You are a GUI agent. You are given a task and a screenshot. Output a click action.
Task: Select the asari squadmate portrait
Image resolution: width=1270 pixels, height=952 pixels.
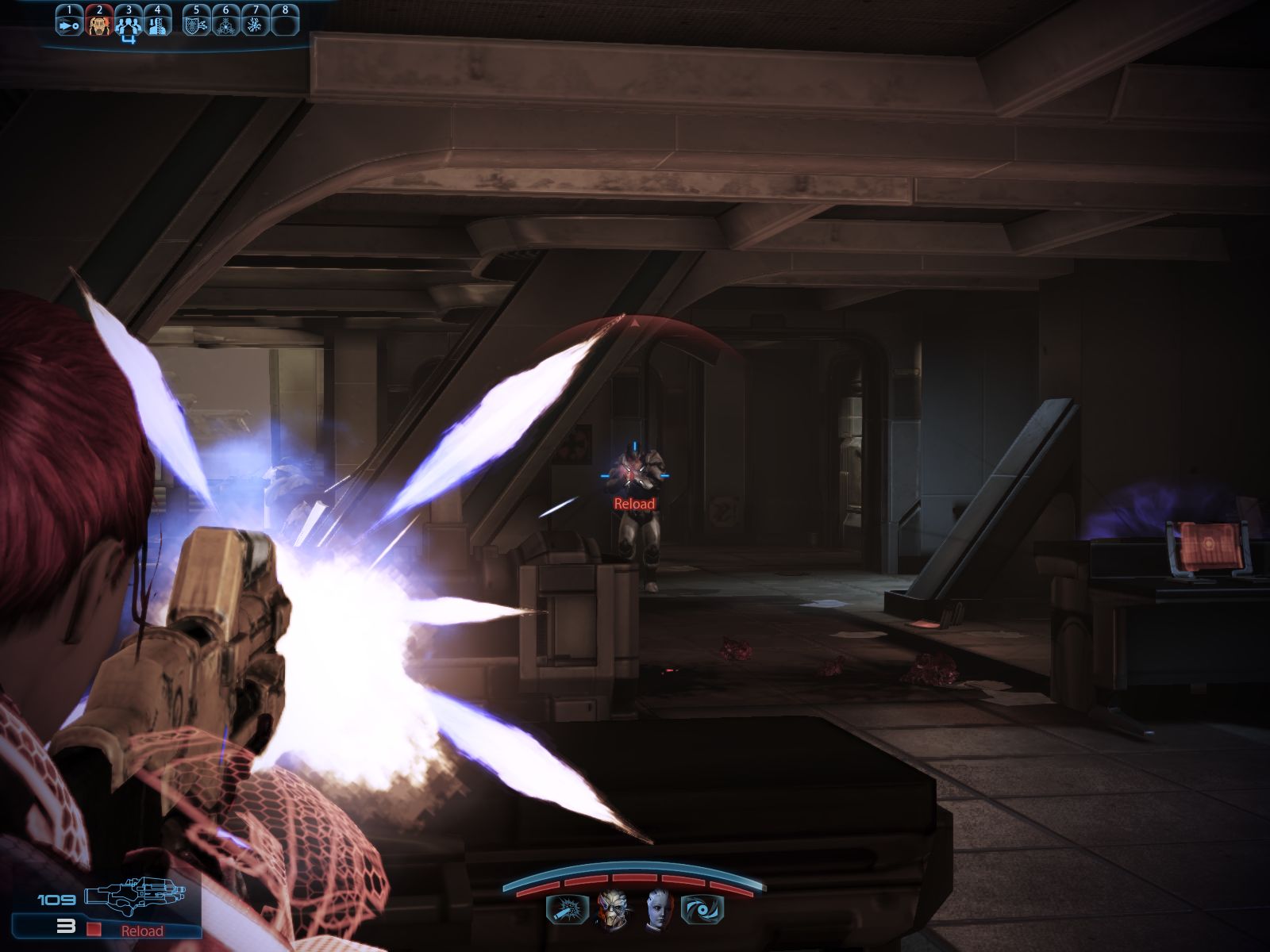click(658, 909)
